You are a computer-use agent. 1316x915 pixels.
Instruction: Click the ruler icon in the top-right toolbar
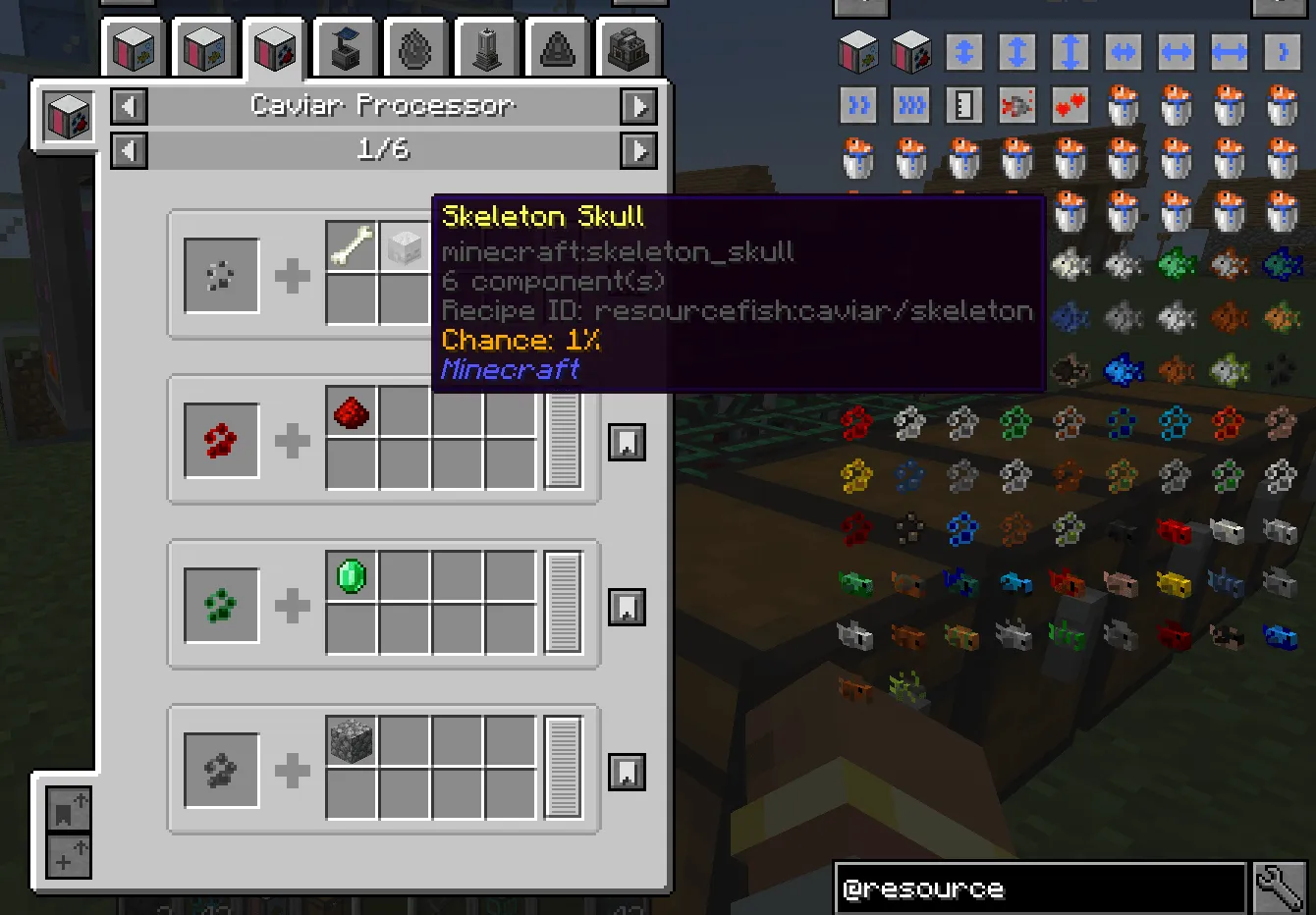pyautogui.click(x=963, y=105)
